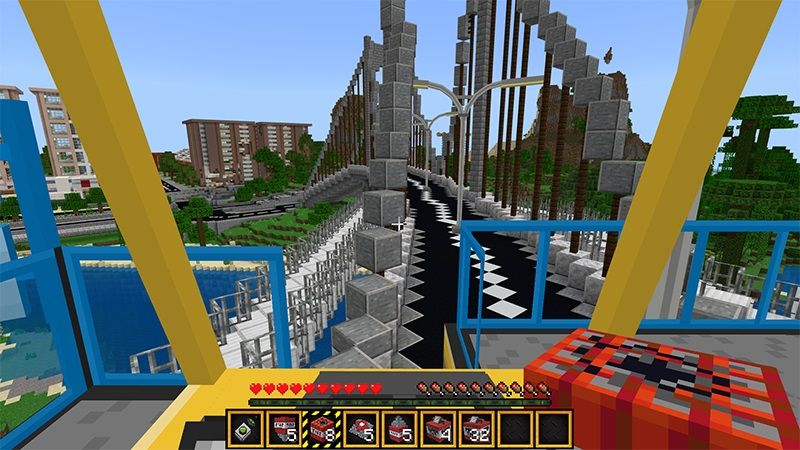Choose the dark-topped TNT with white label

[x=284, y=428]
